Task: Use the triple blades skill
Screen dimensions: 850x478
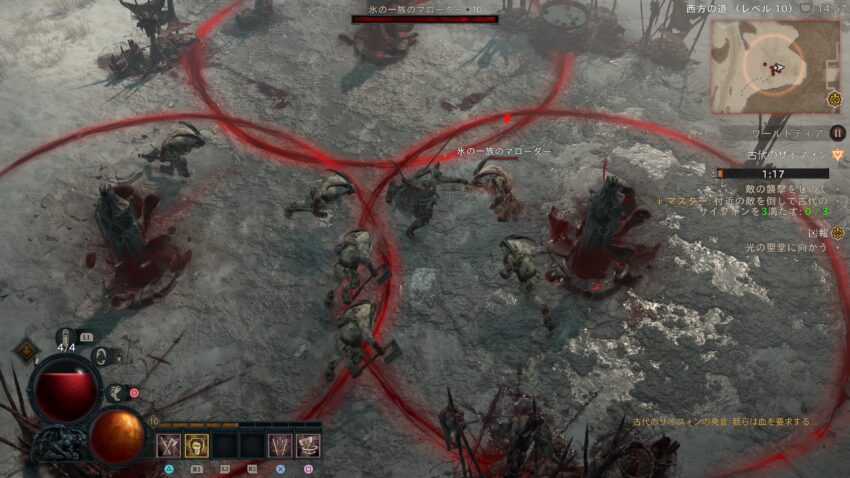Action: point(280,446)
